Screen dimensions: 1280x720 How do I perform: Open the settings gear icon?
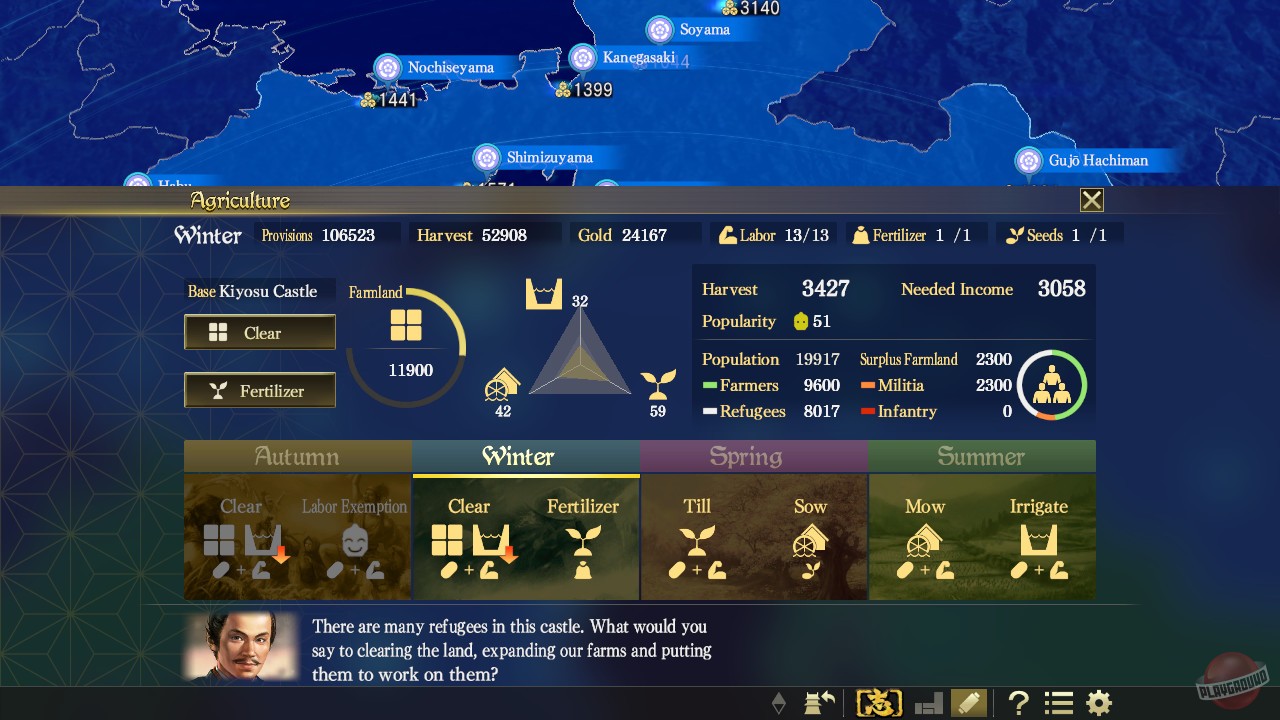(1098, 703)
